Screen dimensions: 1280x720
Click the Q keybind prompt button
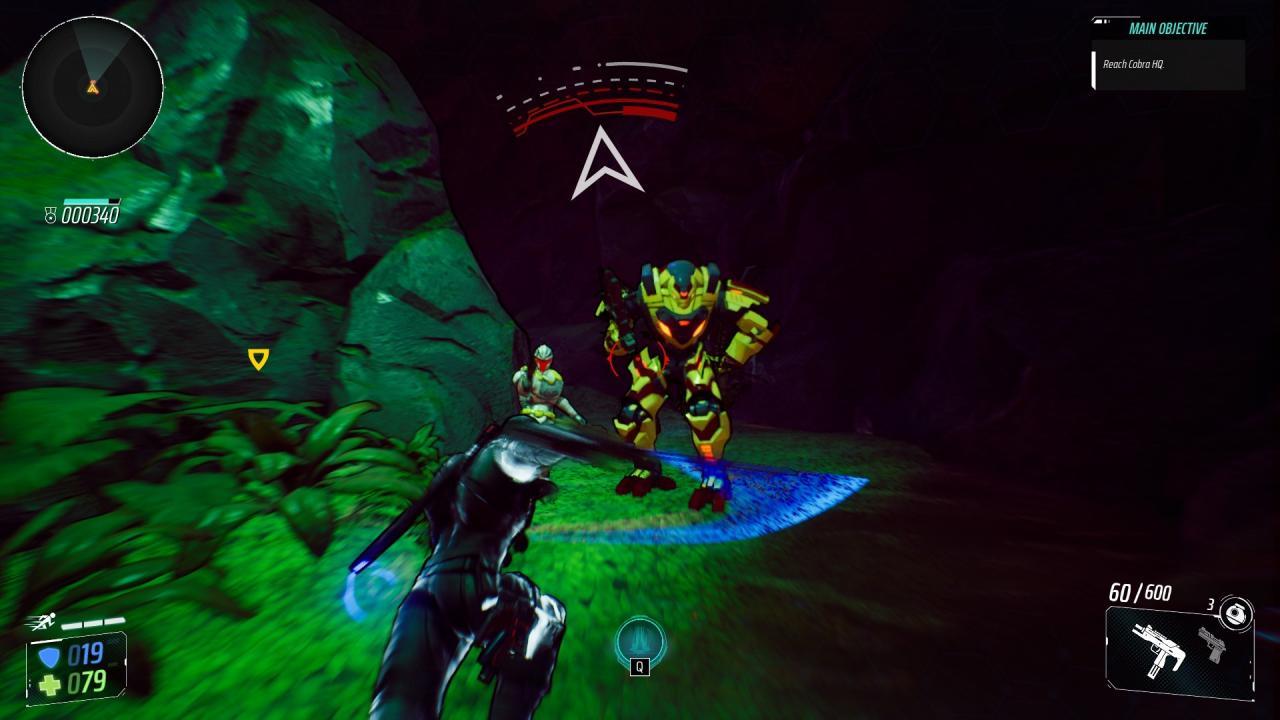[x=640, y=665]
